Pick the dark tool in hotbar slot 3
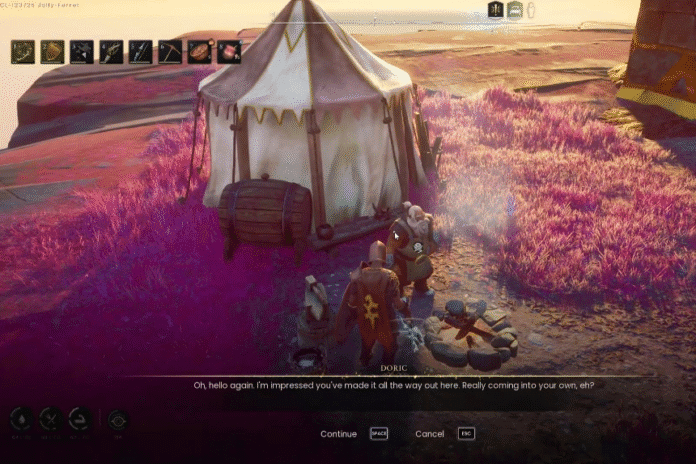 pos(82,52)
